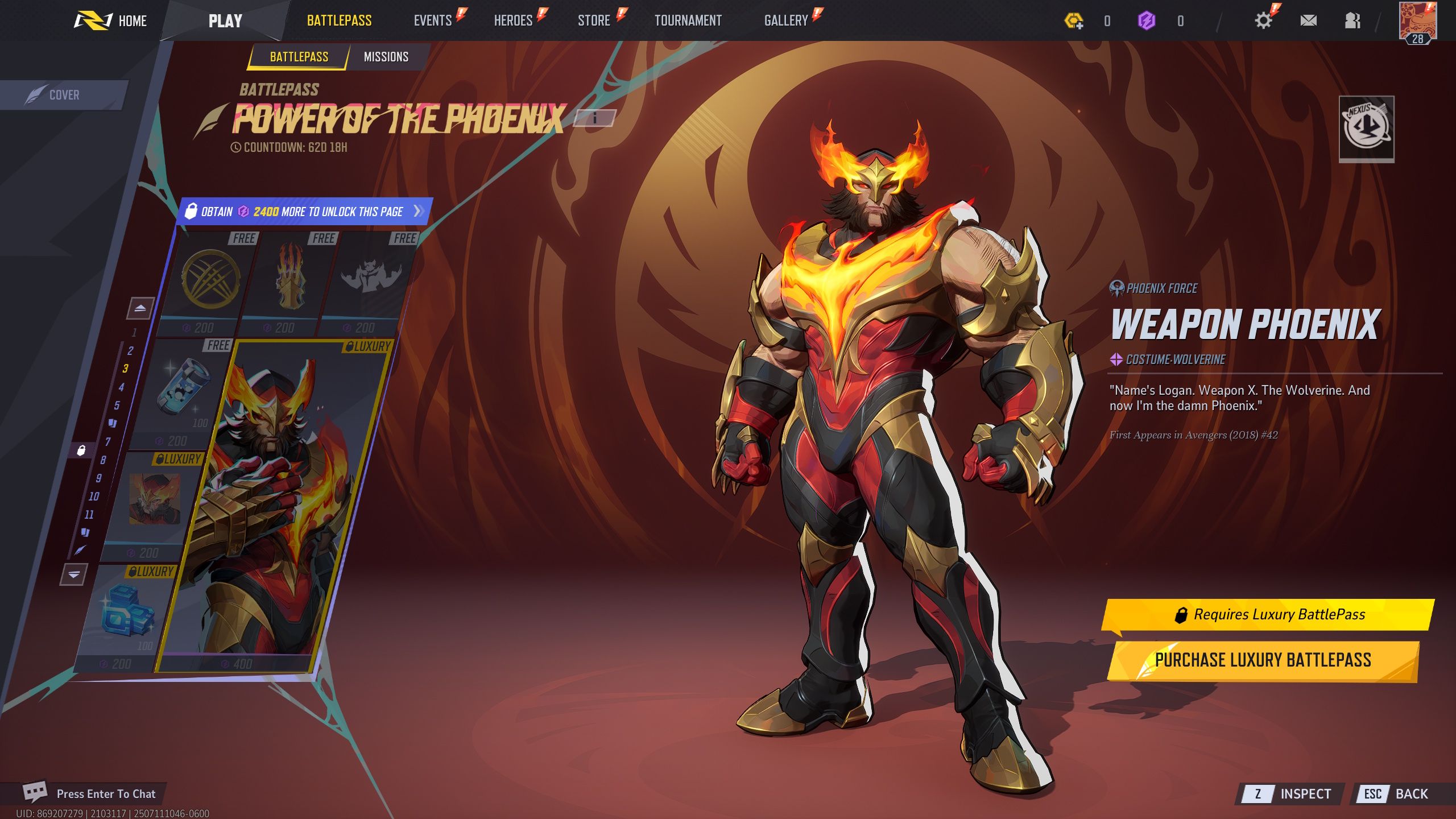Switch to the Missions tab

385,56
